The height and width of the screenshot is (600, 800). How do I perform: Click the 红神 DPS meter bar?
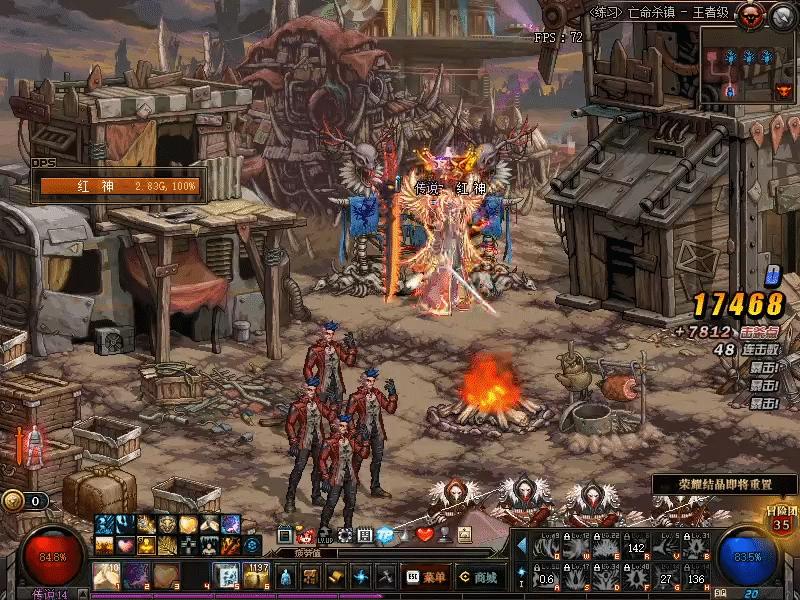[x=120, y=186]
